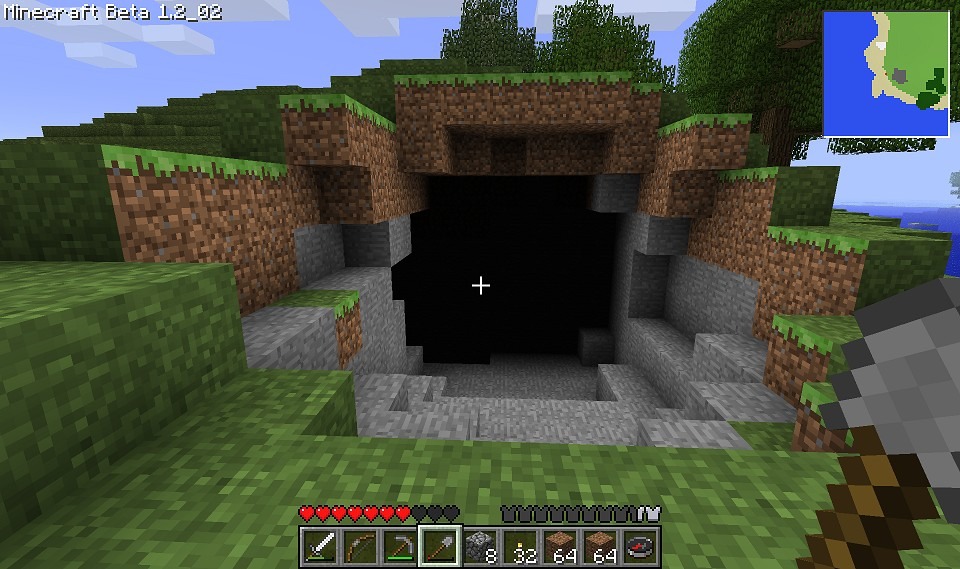Pick the torch stack of 32
Image resolution: width=960 pixels, height=569 pixels.
click(x=520, y=546)
